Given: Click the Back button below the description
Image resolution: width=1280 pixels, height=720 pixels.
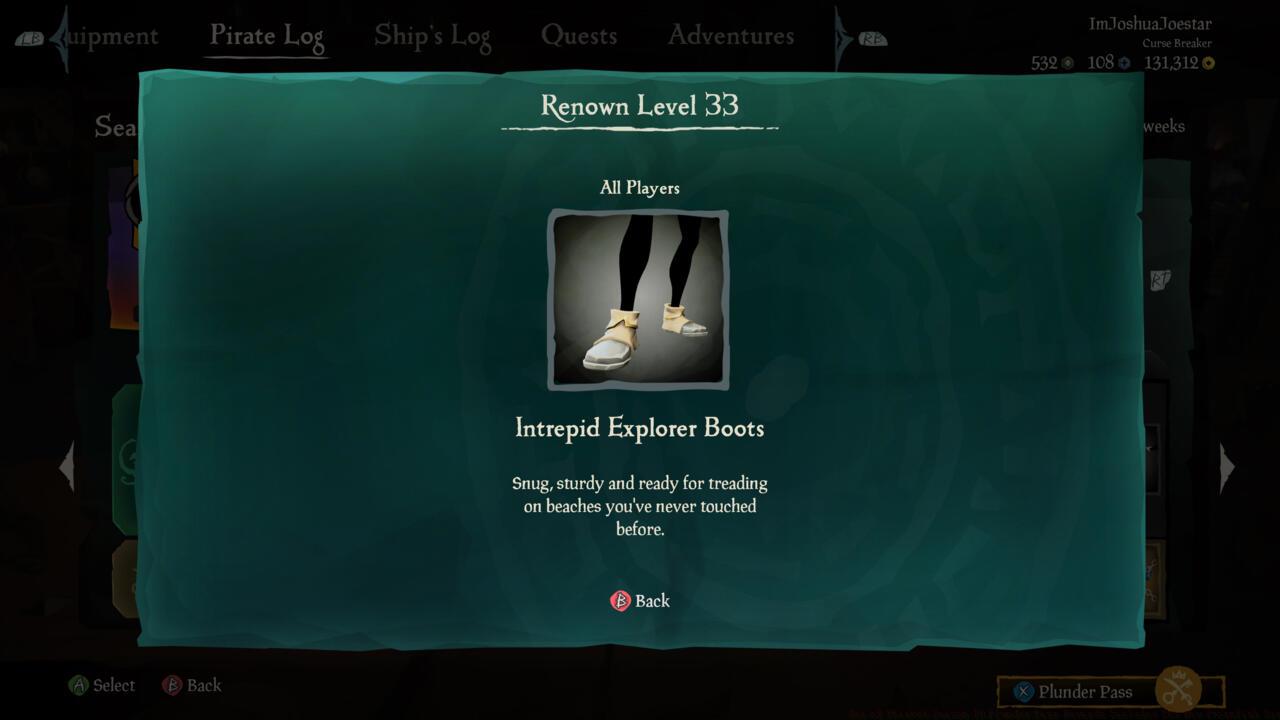Looking at the screenshot, I should tap(640, 601).
